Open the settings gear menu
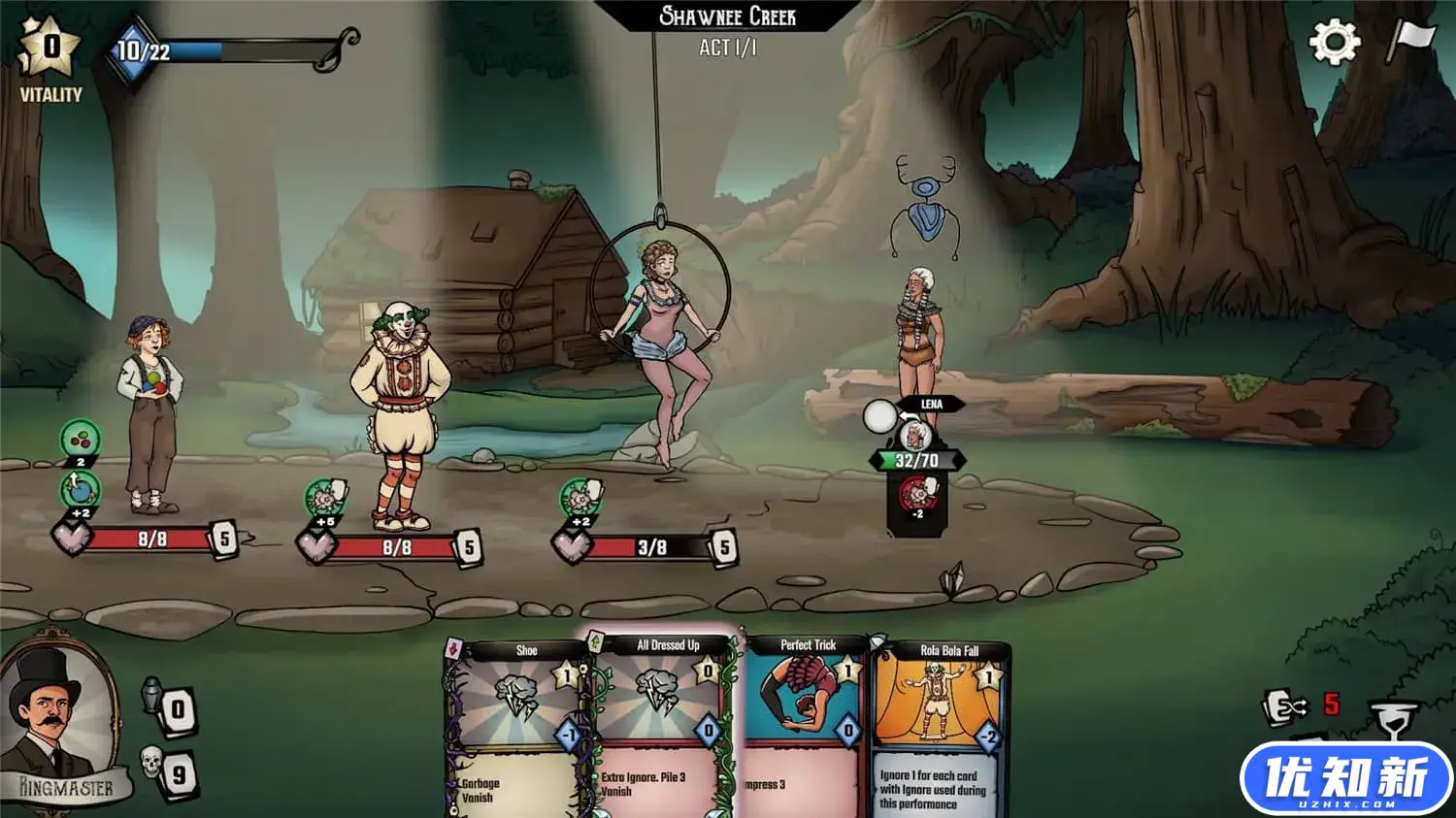The width and height of the screenshot is (1456, 818). 1334,42
